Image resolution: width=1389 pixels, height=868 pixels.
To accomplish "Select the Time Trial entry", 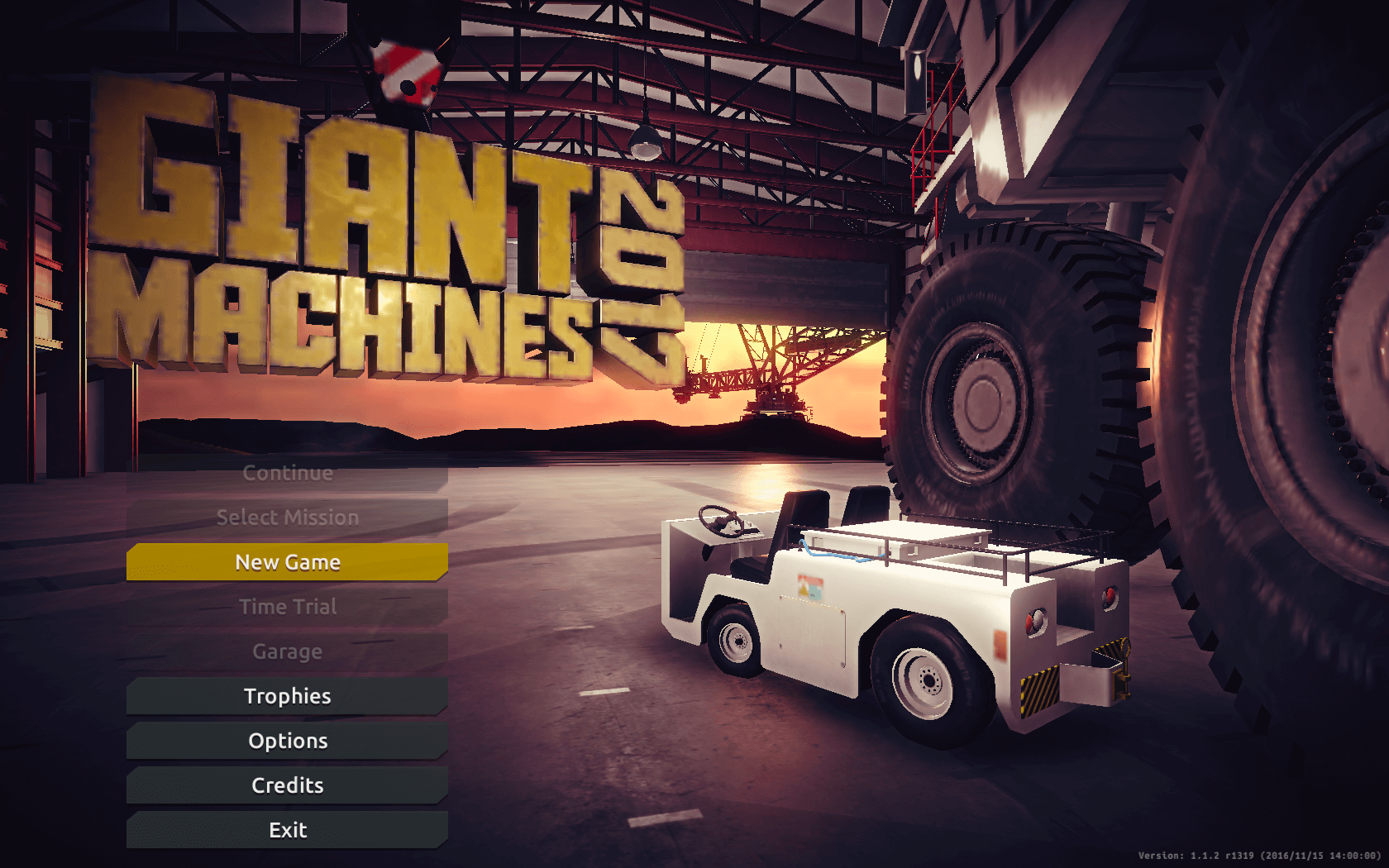I will [287, 607].
